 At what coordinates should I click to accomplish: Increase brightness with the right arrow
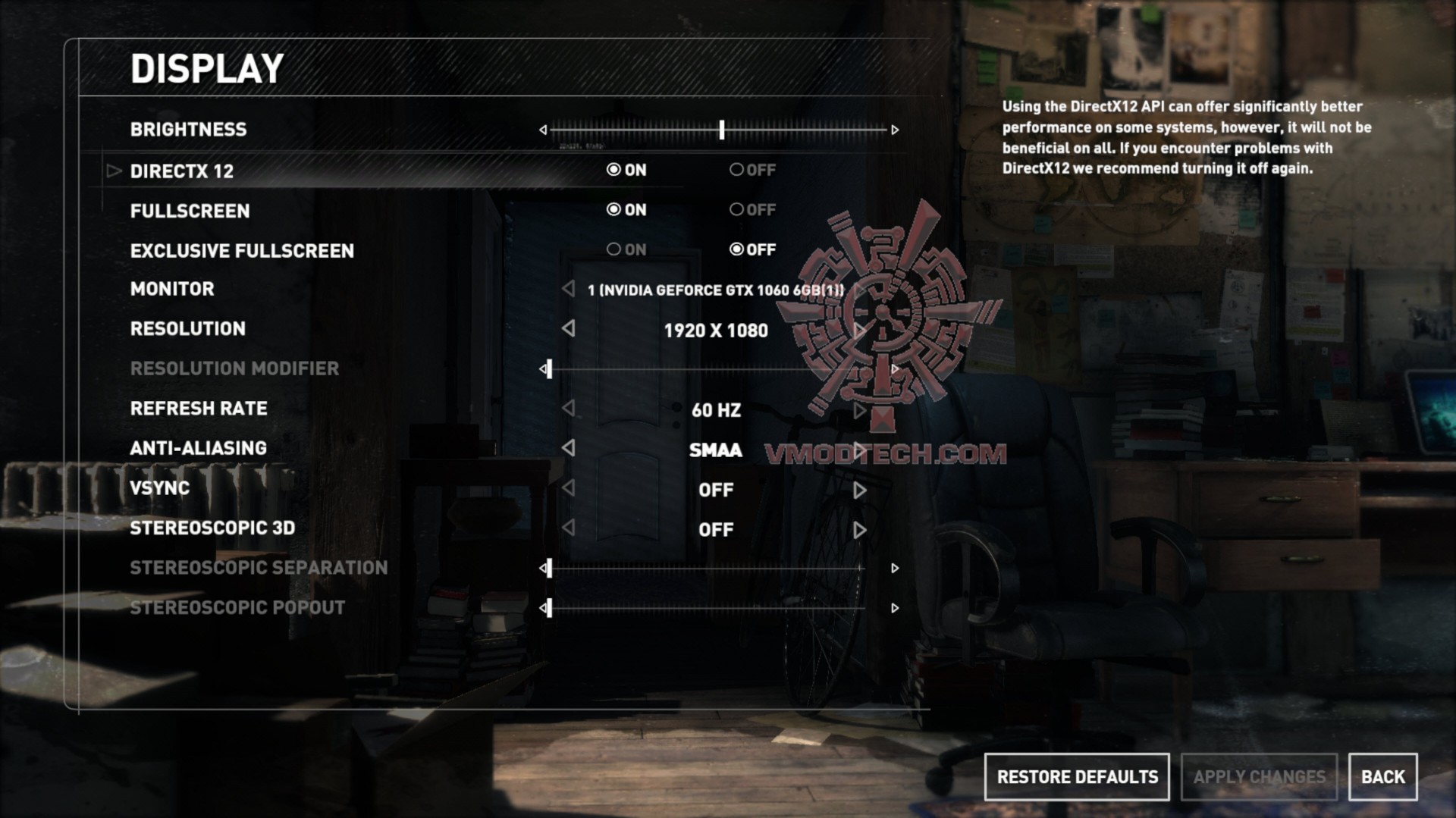pyautogui.click(x=895, y=130)
